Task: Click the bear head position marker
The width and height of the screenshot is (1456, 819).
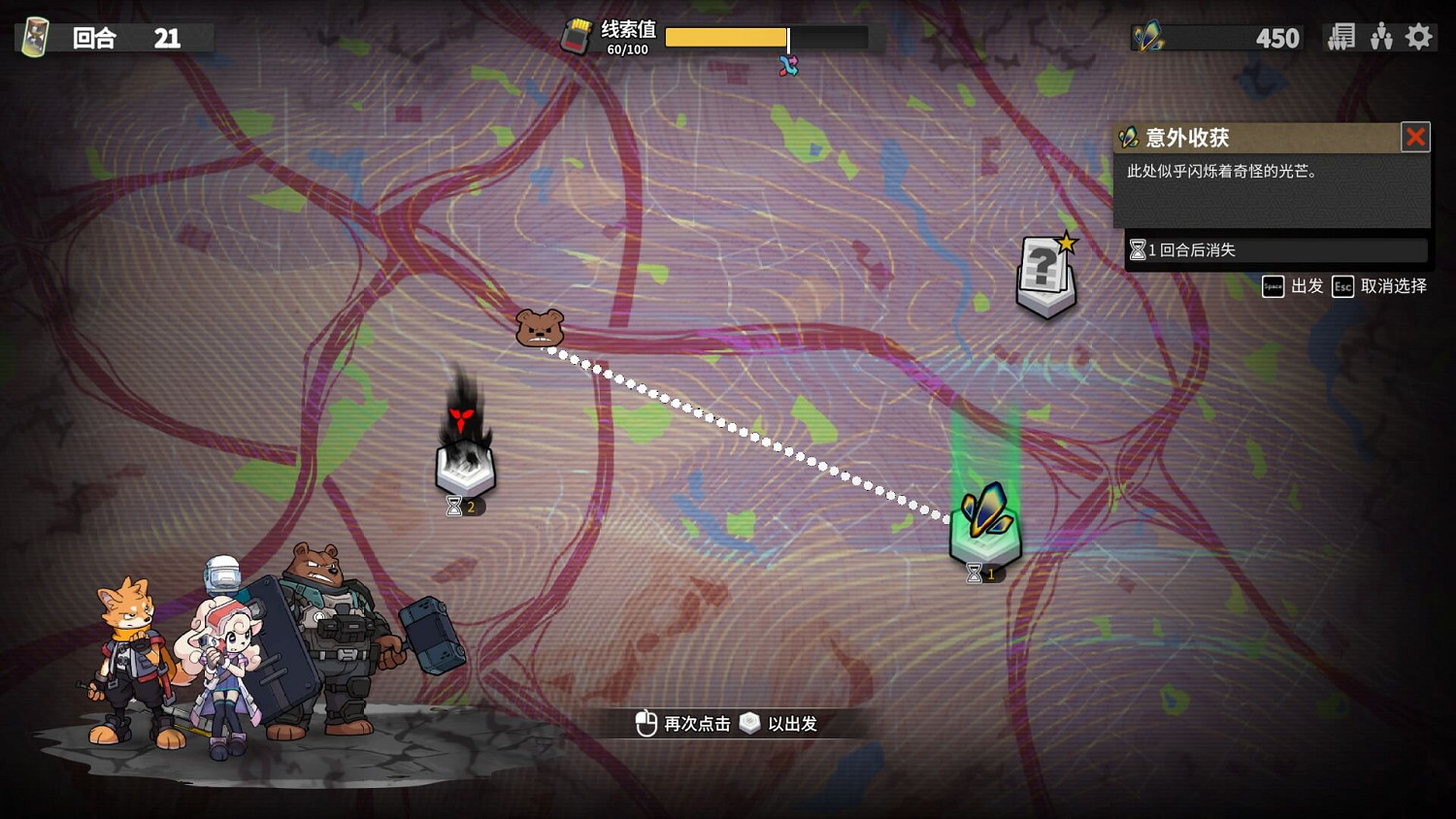Action: [539, 328]
